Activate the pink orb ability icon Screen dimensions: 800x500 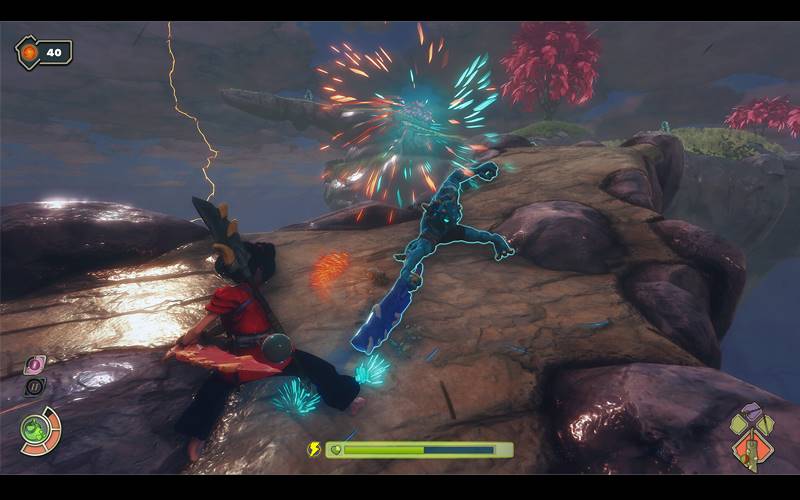coord(34,365)
